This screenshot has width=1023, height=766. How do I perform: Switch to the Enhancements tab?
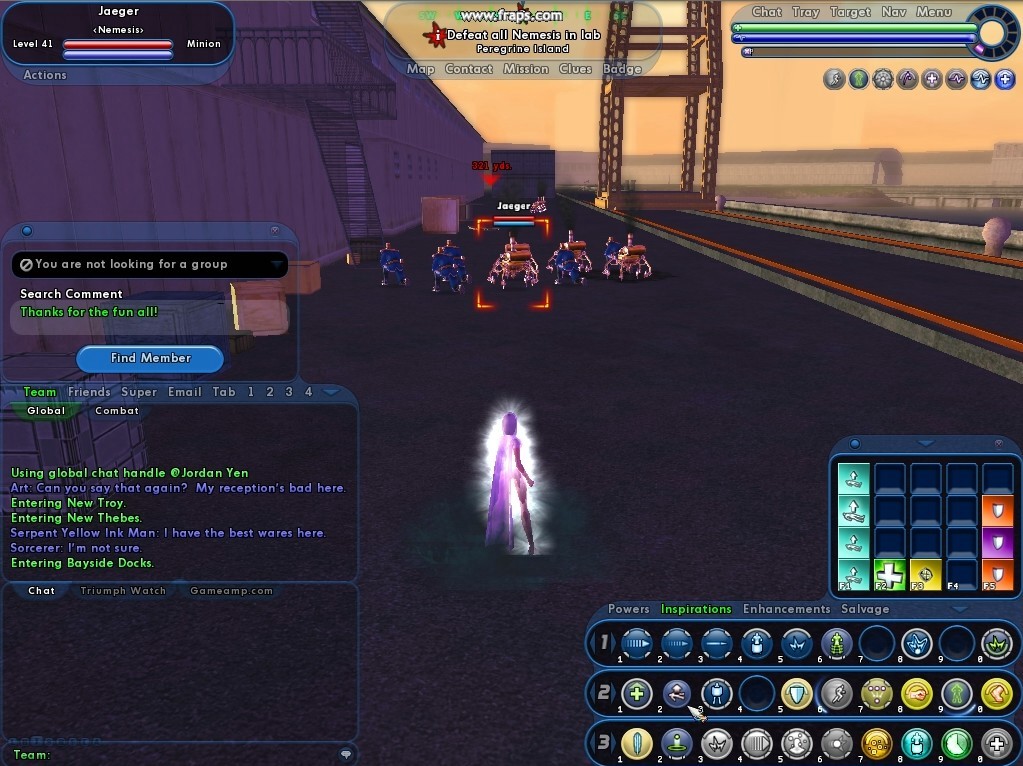786,609
